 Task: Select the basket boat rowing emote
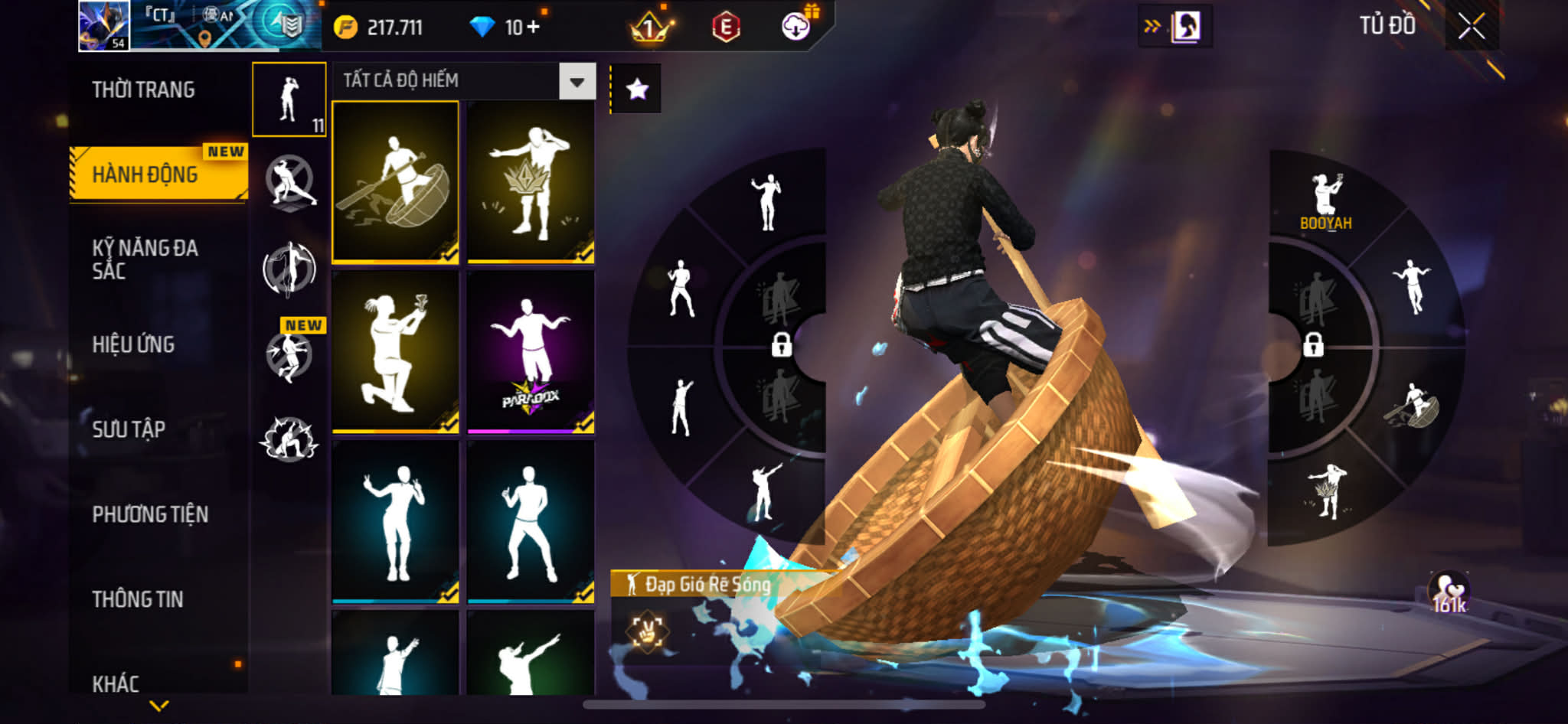[x=395, y=182]
